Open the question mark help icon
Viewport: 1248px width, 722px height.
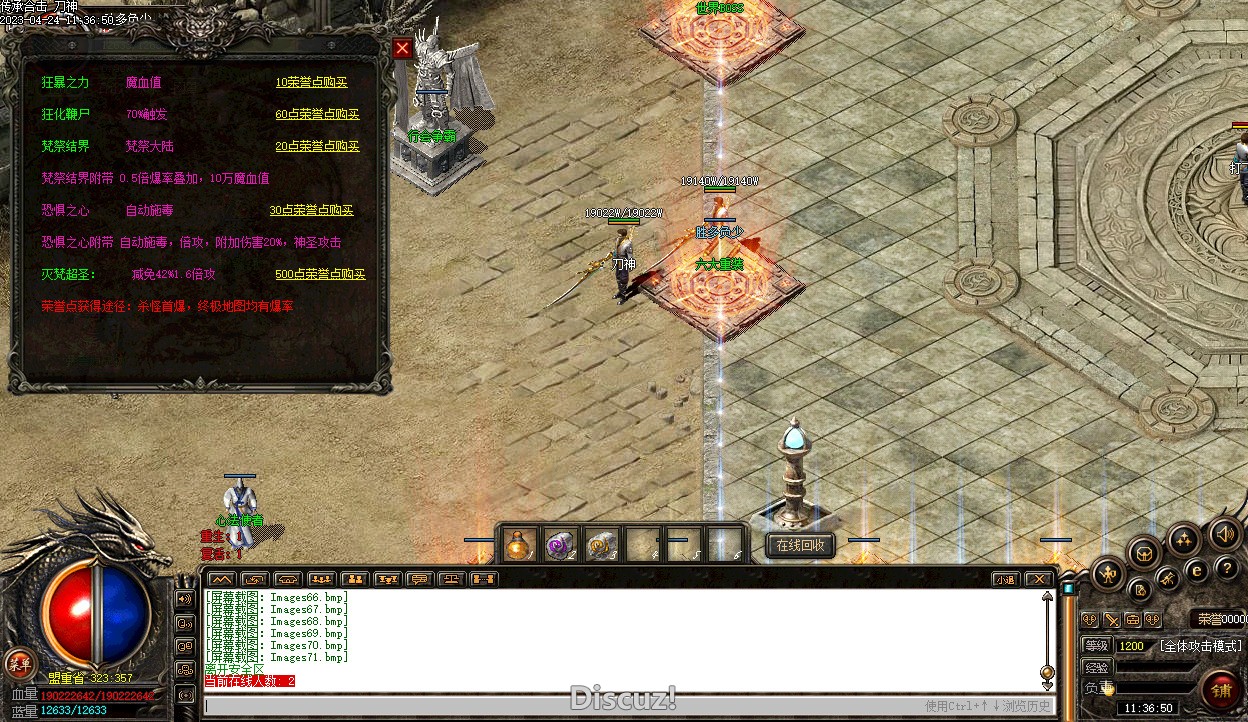(1227, 569)
